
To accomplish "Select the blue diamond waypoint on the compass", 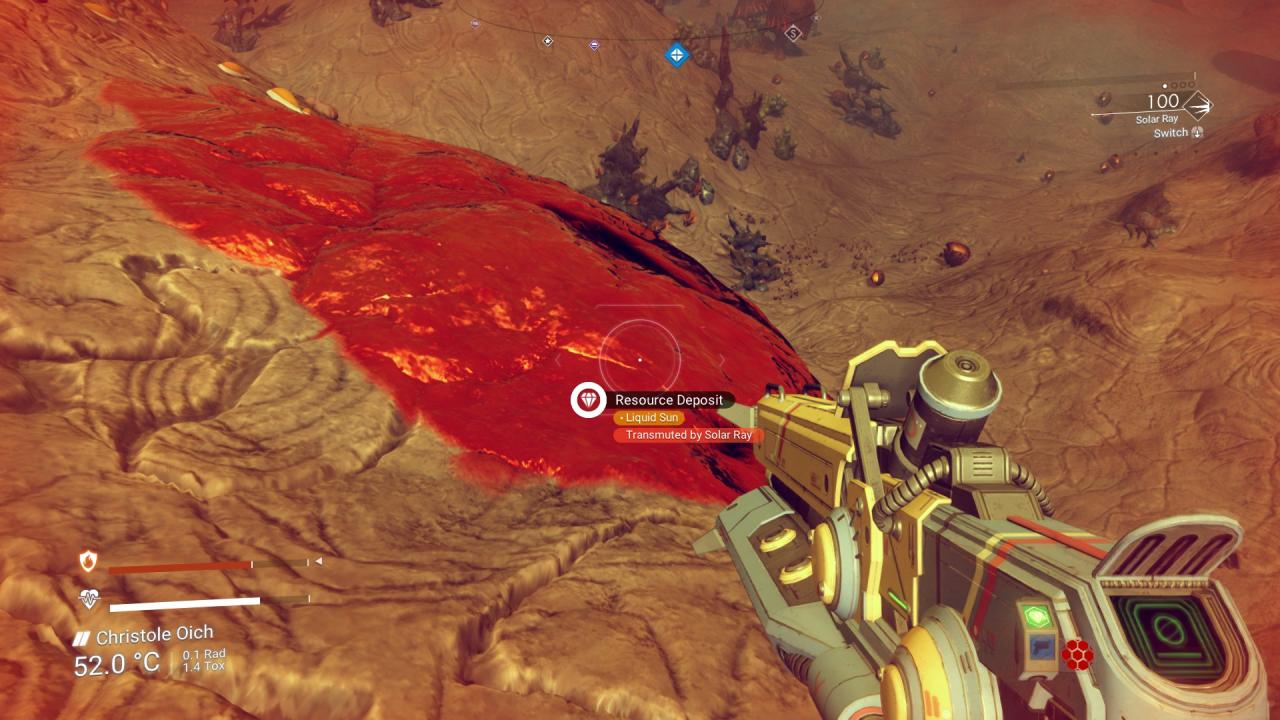I will coord(677,54).
